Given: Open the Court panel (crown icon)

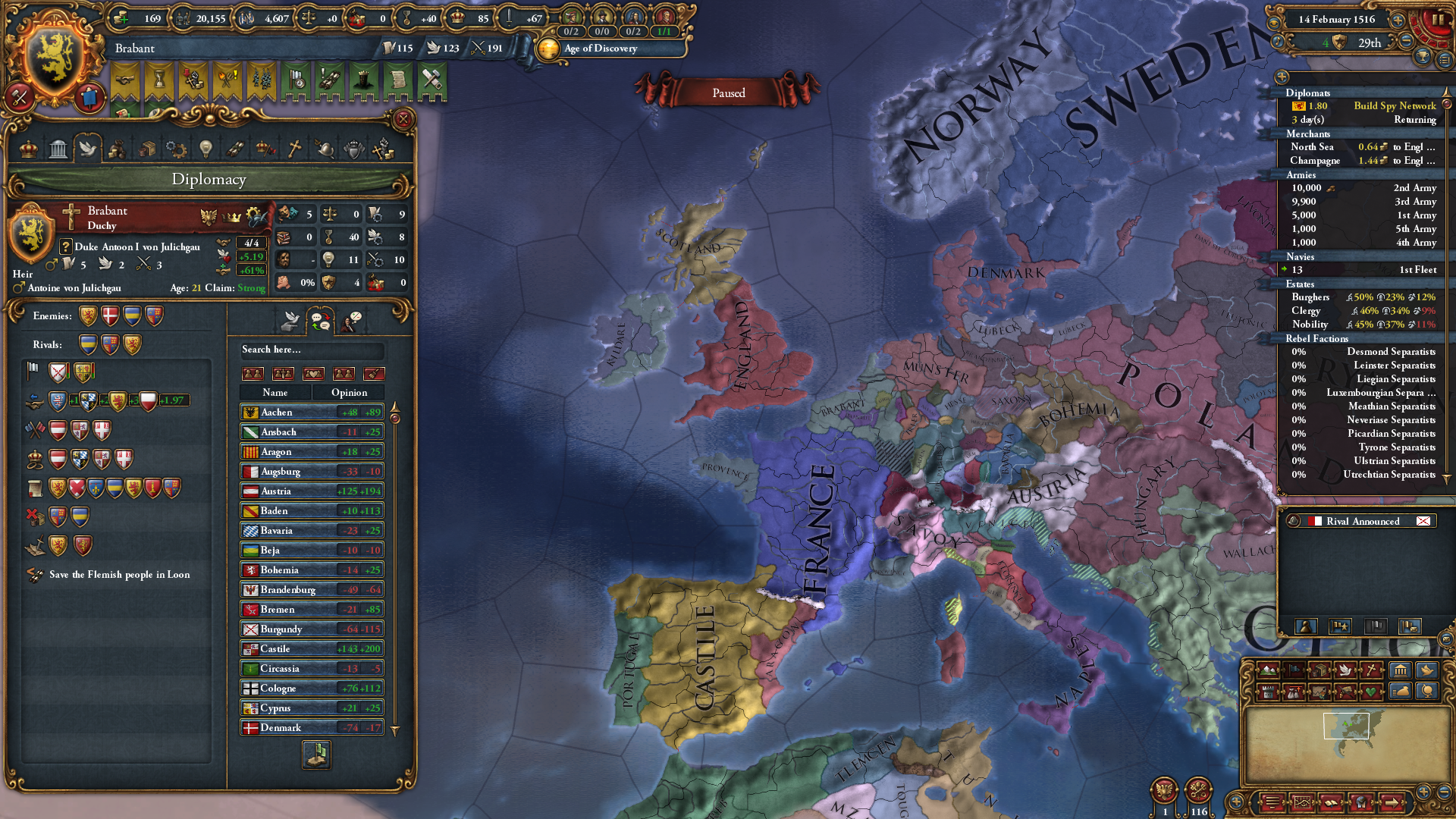Looking at the screenshot, I should tap(29, 149).
